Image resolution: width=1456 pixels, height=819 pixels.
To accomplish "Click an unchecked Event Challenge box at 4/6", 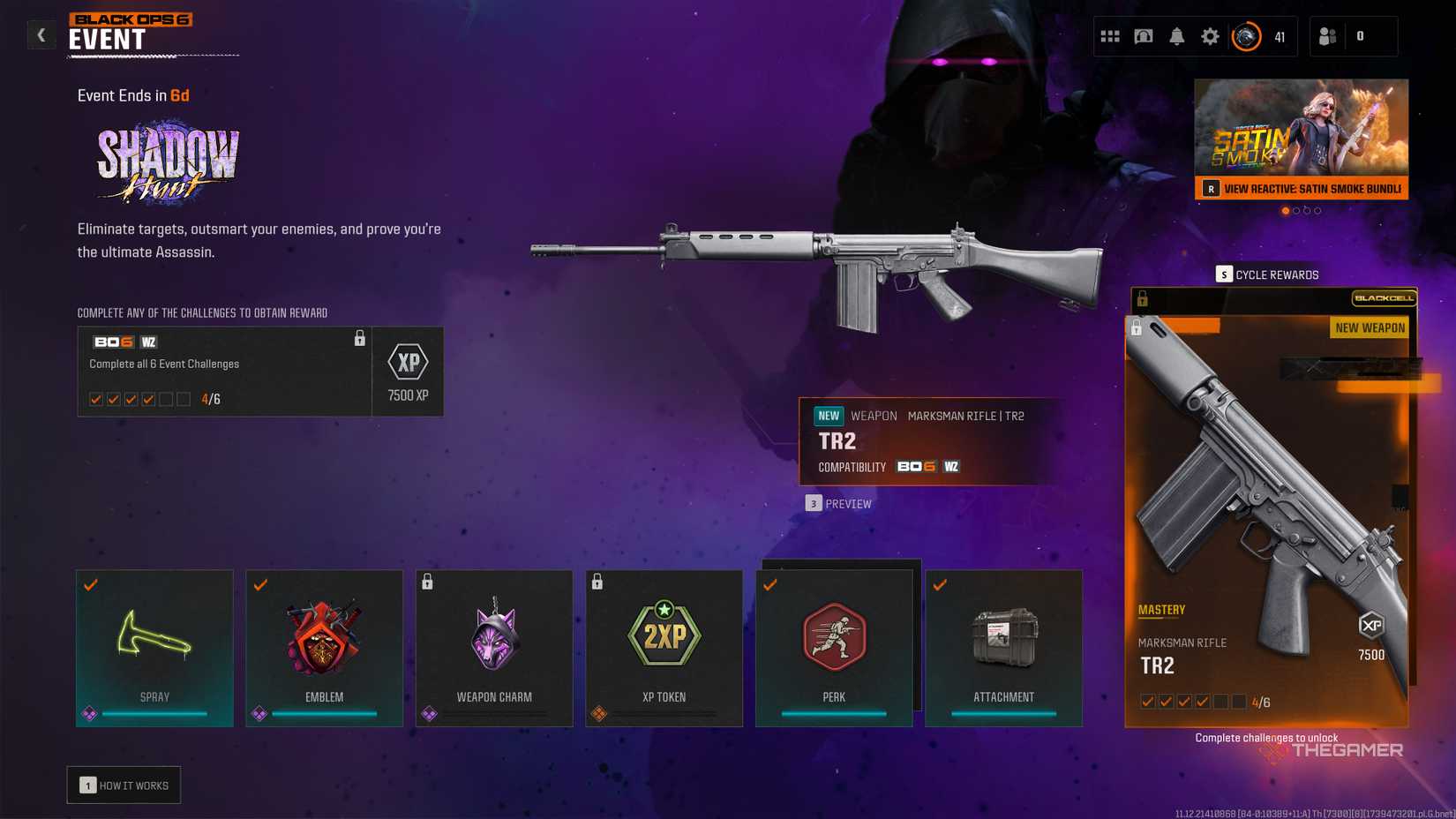I will pos(165,399).
